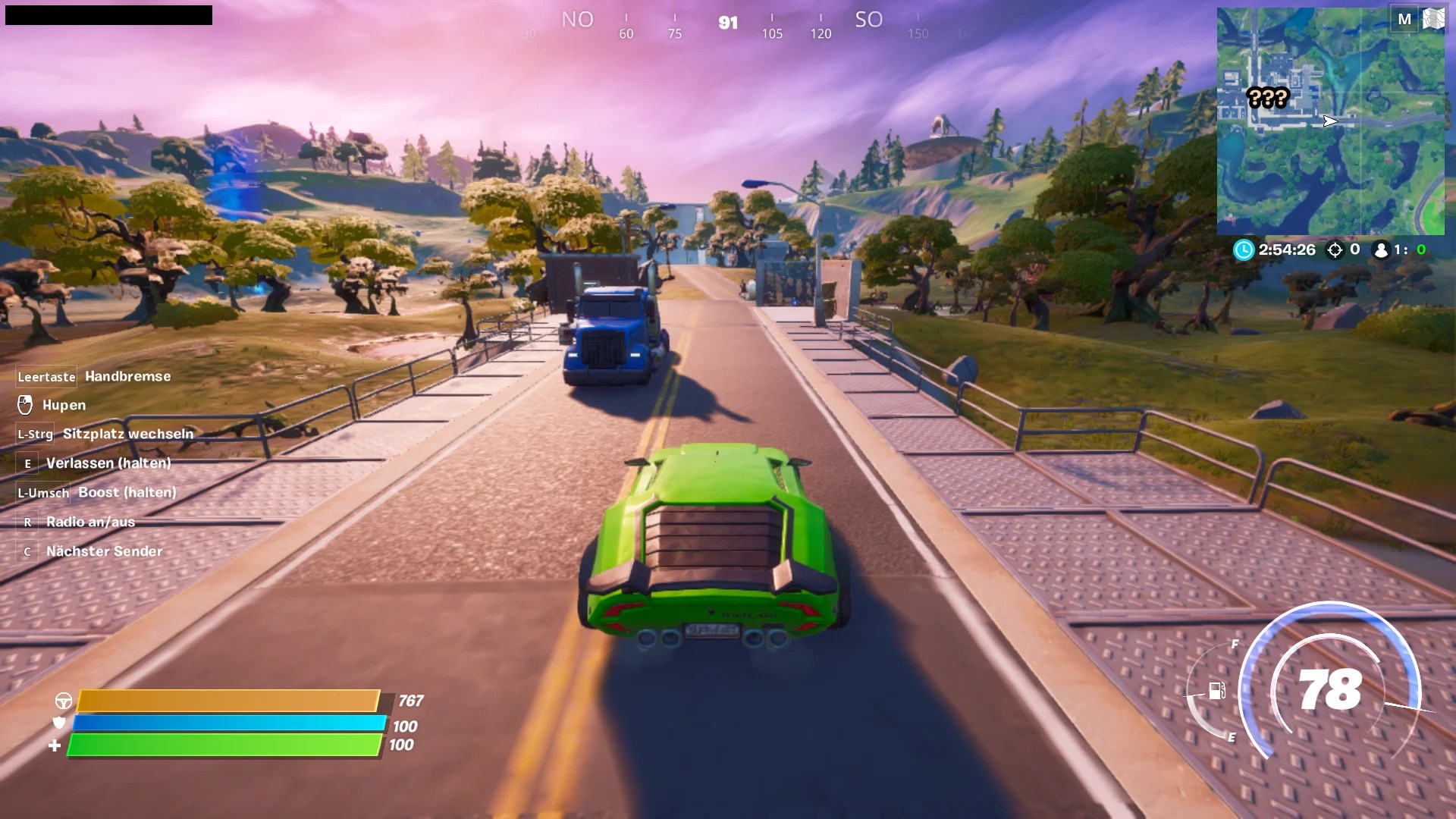
Task: Click the player count silhouette icon
Action: [1382, 250]
